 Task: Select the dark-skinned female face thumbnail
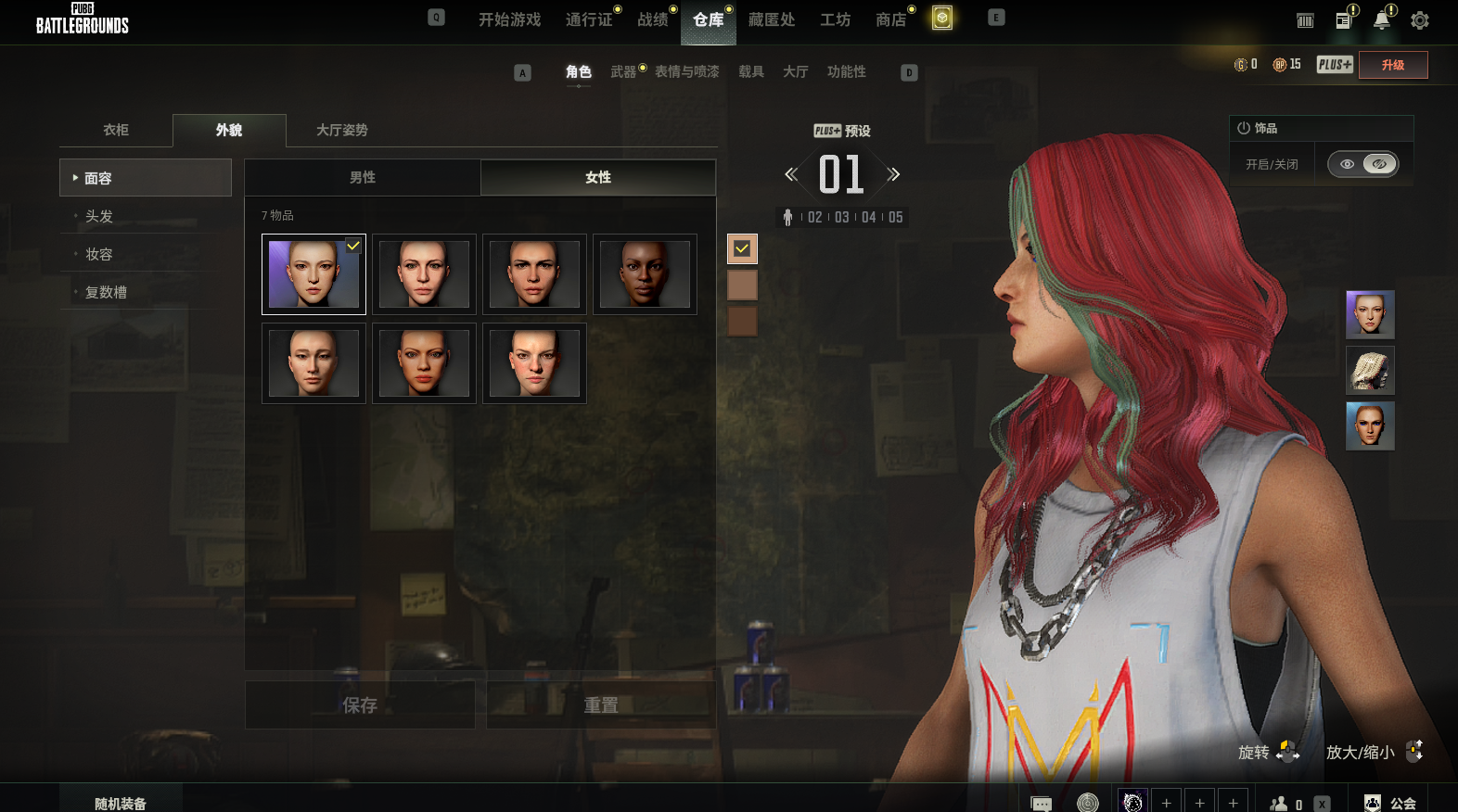(645, 274)
